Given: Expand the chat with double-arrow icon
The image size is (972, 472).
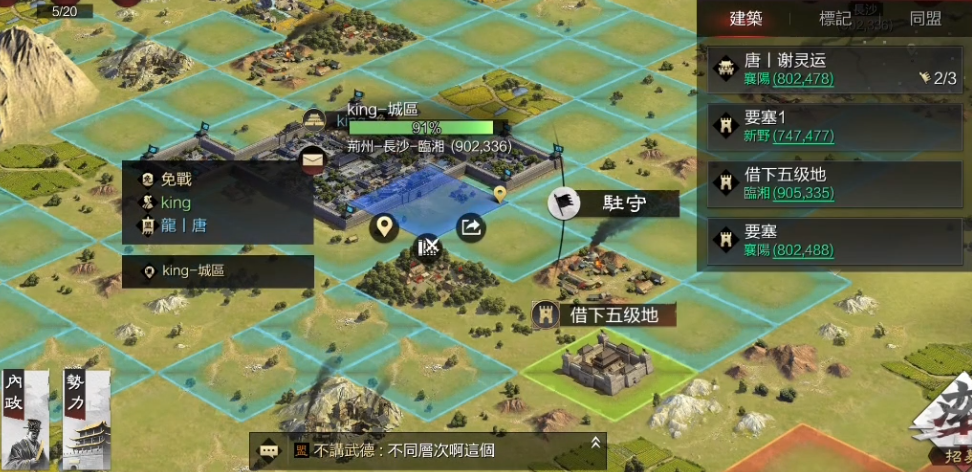Looking at the screenshot, I should tap(596, 442).
